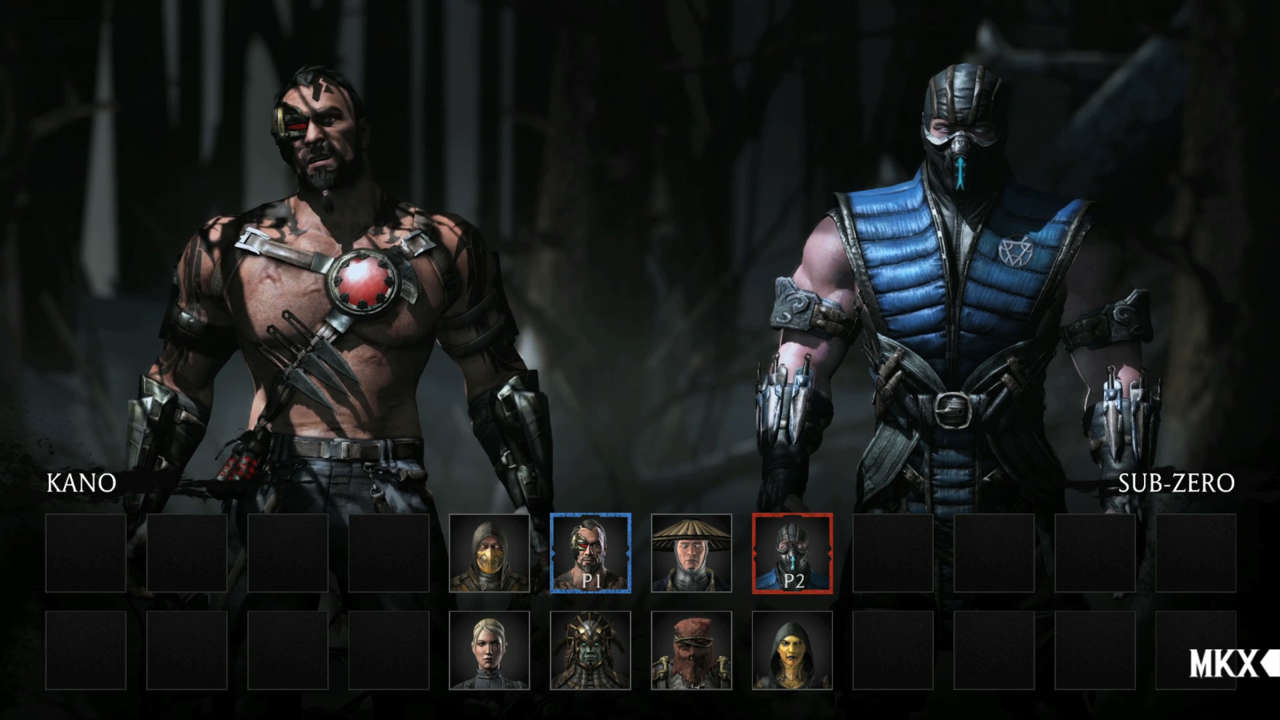1280x720 pixels.
Task: Choose D'Vorah's yellow hooded portrait
Action: 792,650
